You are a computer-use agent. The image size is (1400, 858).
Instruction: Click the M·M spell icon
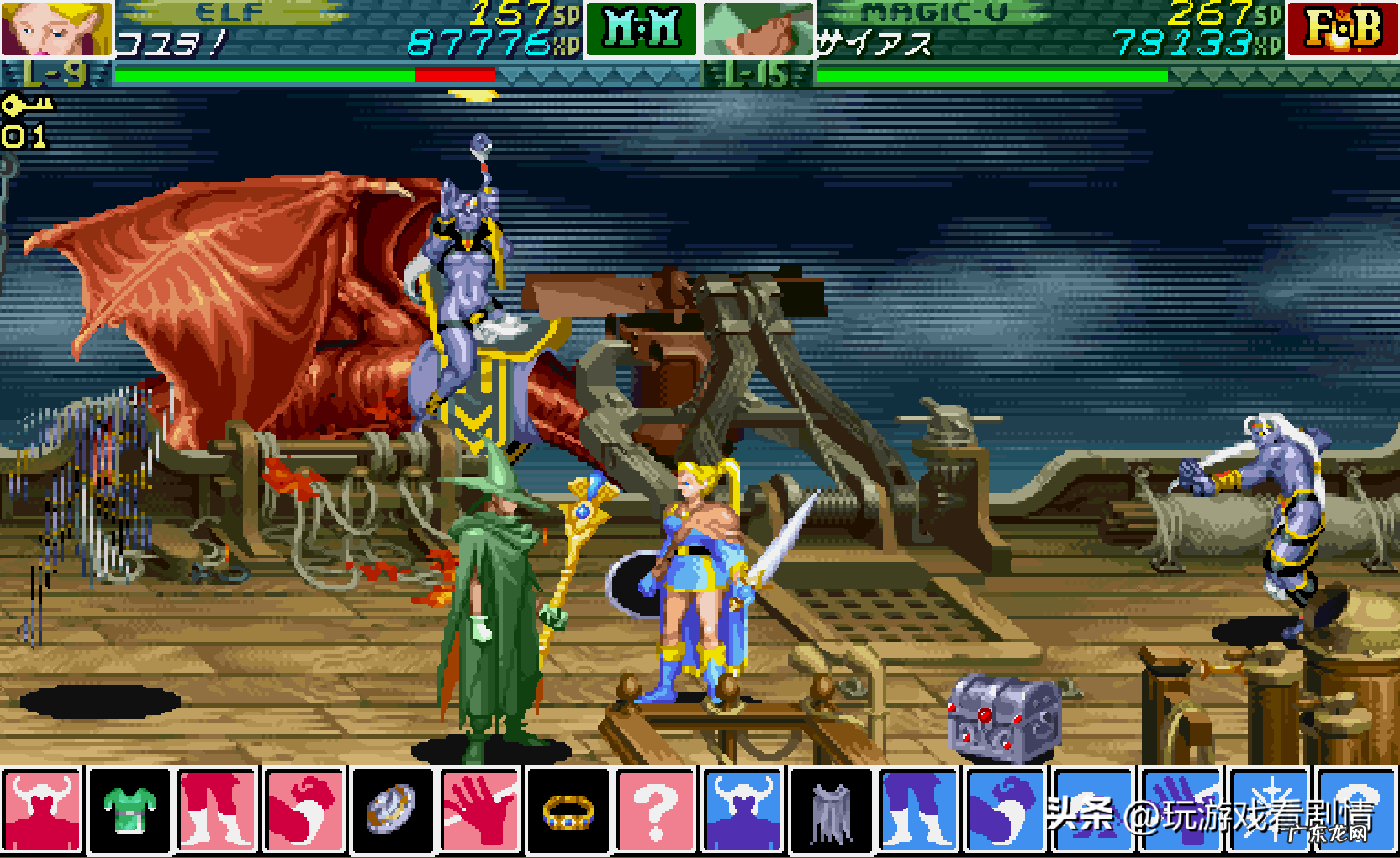[x=642, y=29]
